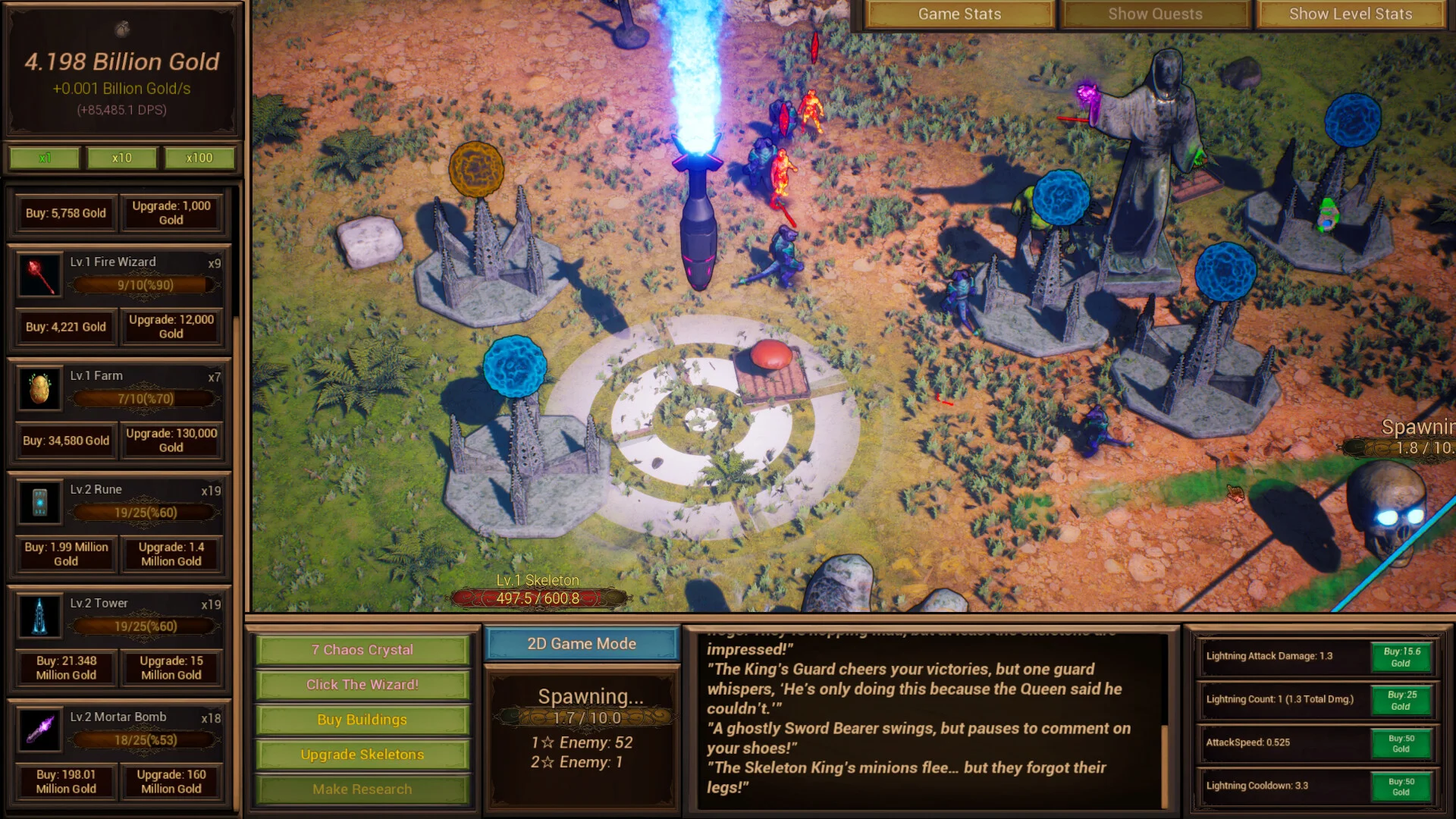Upgrade Fire Wizard for 12,000 Gold

pos(171,327)
